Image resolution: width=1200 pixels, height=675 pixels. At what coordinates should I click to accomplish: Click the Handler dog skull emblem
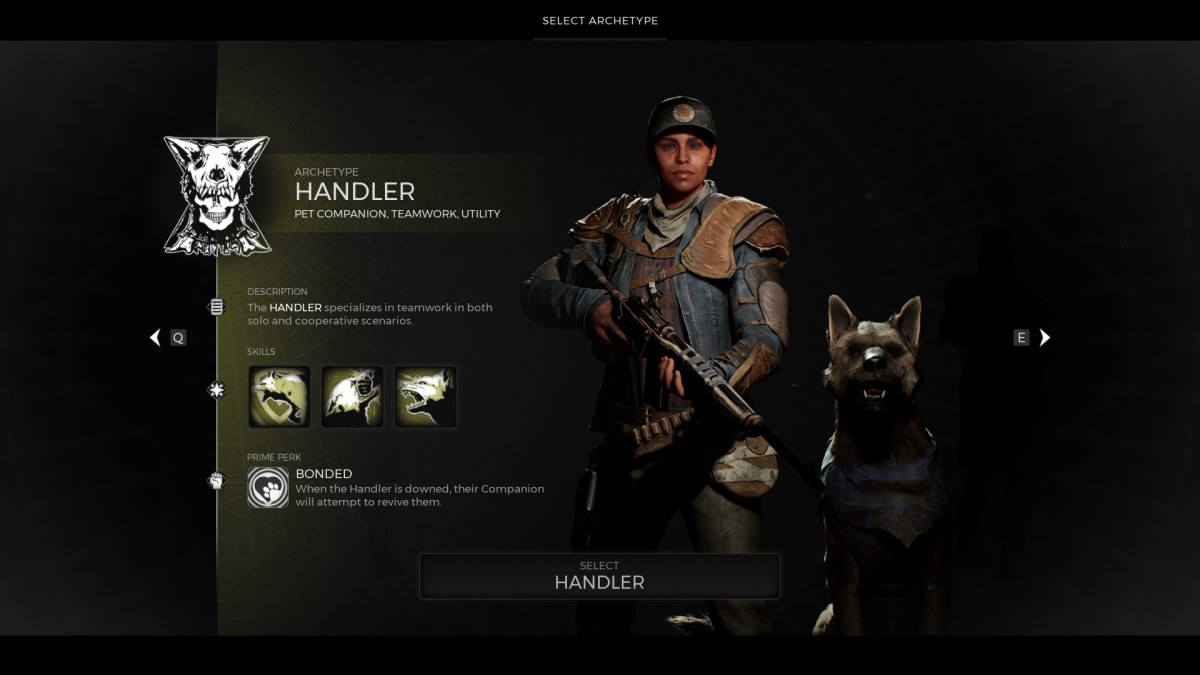pyautogui.click(x=217, y=196)
